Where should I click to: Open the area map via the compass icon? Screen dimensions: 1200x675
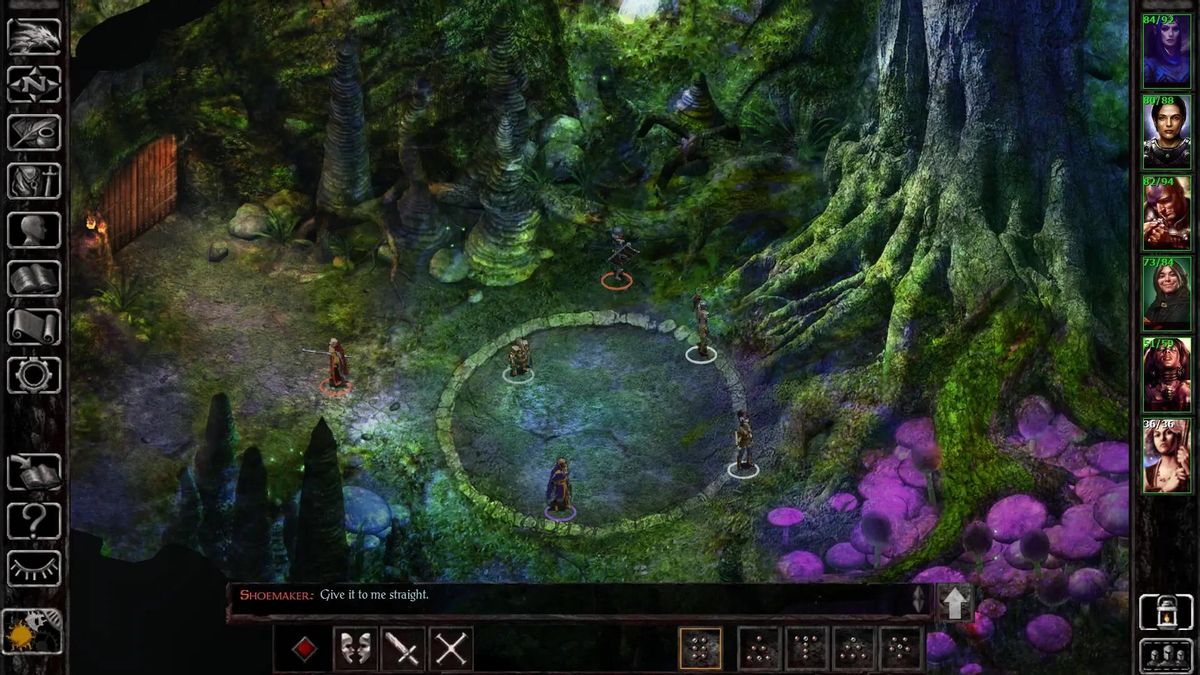[x=34, y=84]
